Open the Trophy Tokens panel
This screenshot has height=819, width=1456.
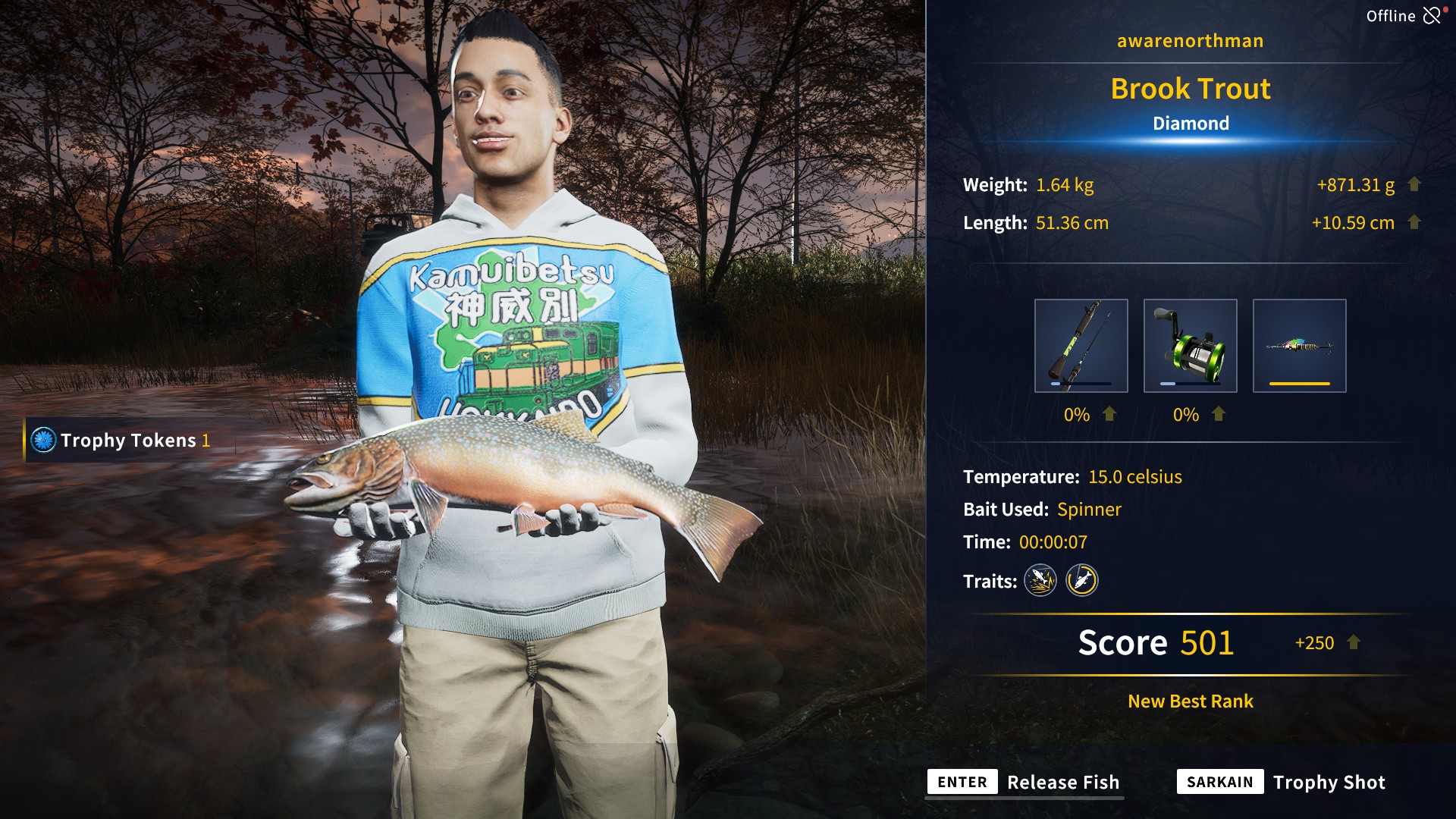[x=121, y=441]
